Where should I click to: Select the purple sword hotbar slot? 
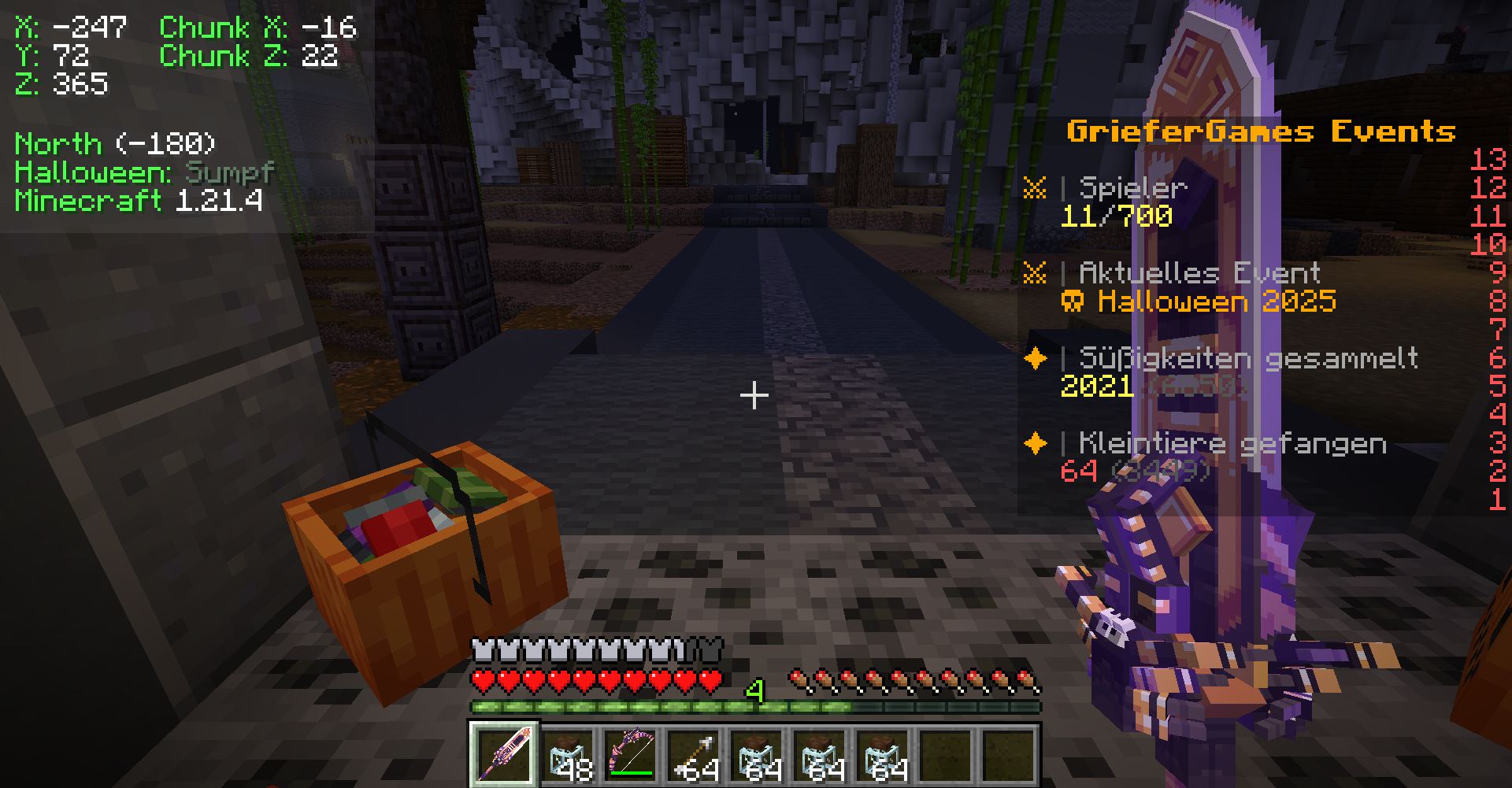coord(504,753)
